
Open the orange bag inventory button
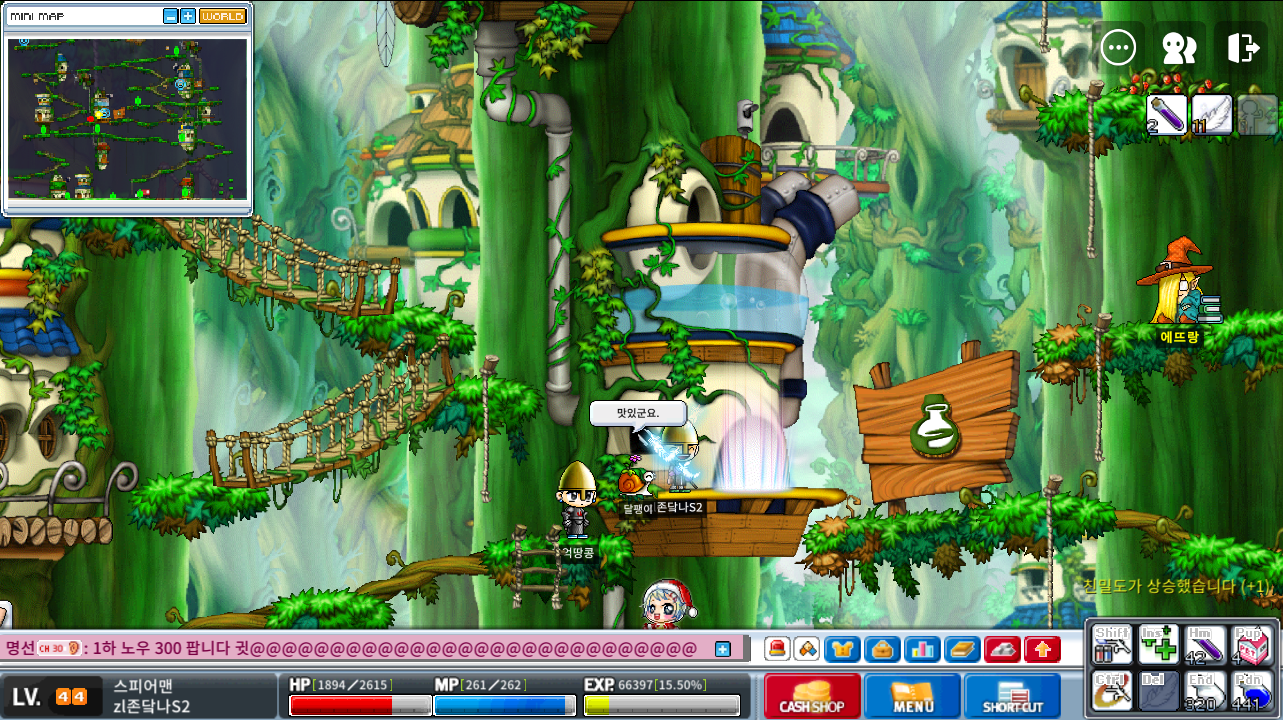882,649
